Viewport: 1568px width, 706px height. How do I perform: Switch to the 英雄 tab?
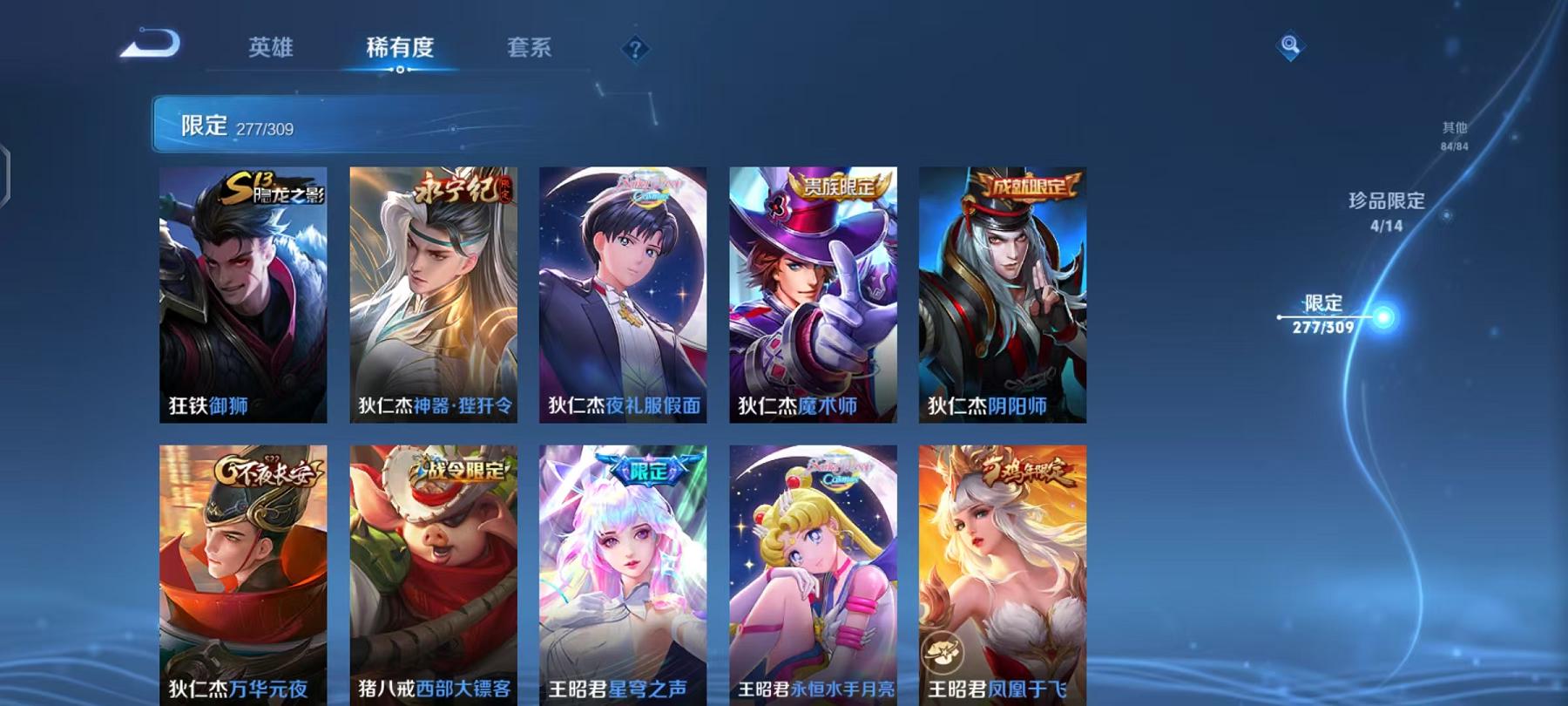[x=270, y=48]
